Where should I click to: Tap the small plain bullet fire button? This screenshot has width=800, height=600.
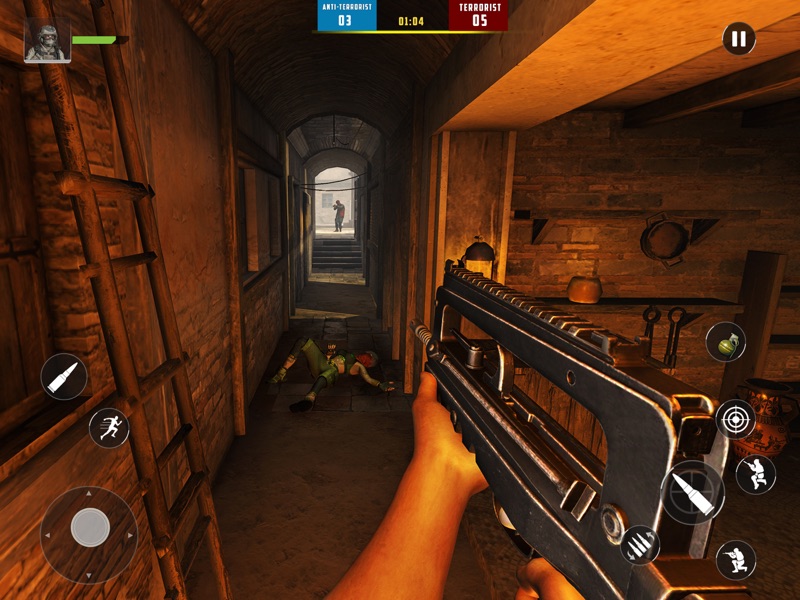coord(65,377)
